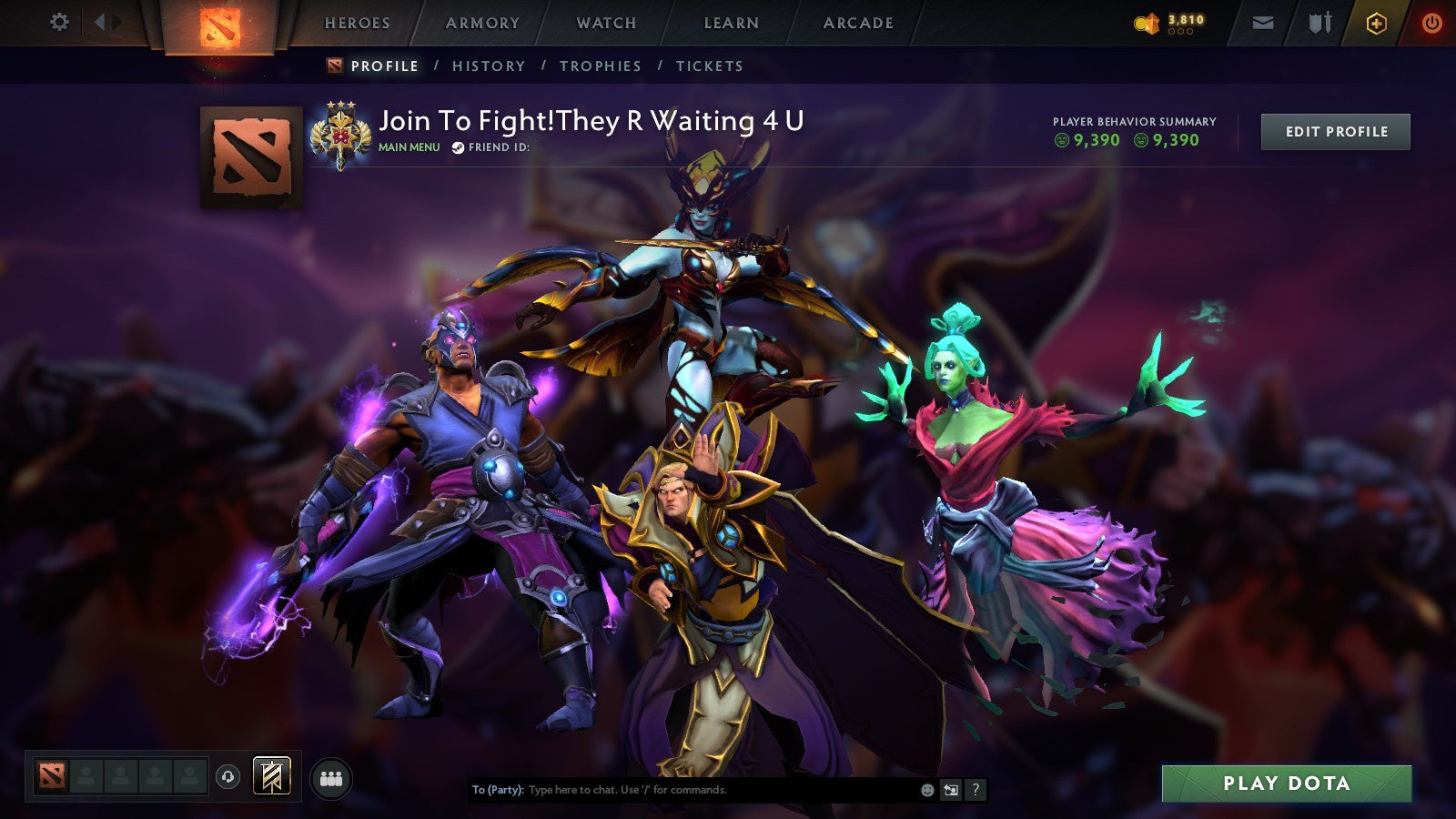Select the Steam friend ID icon
This screenshot has height=819, width=1456.
click(x=459, y=146)
